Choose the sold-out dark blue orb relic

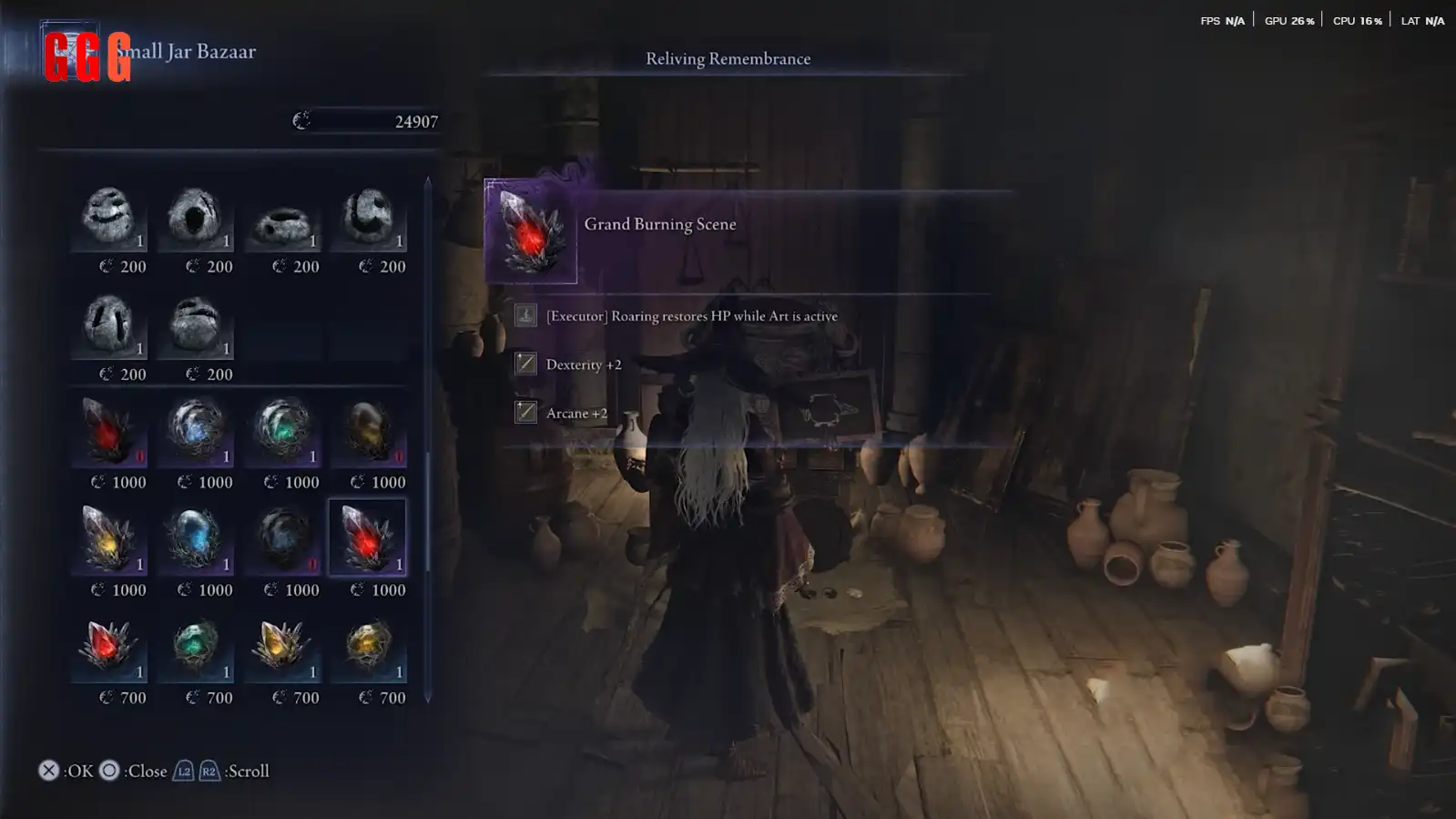pos(282,538)
